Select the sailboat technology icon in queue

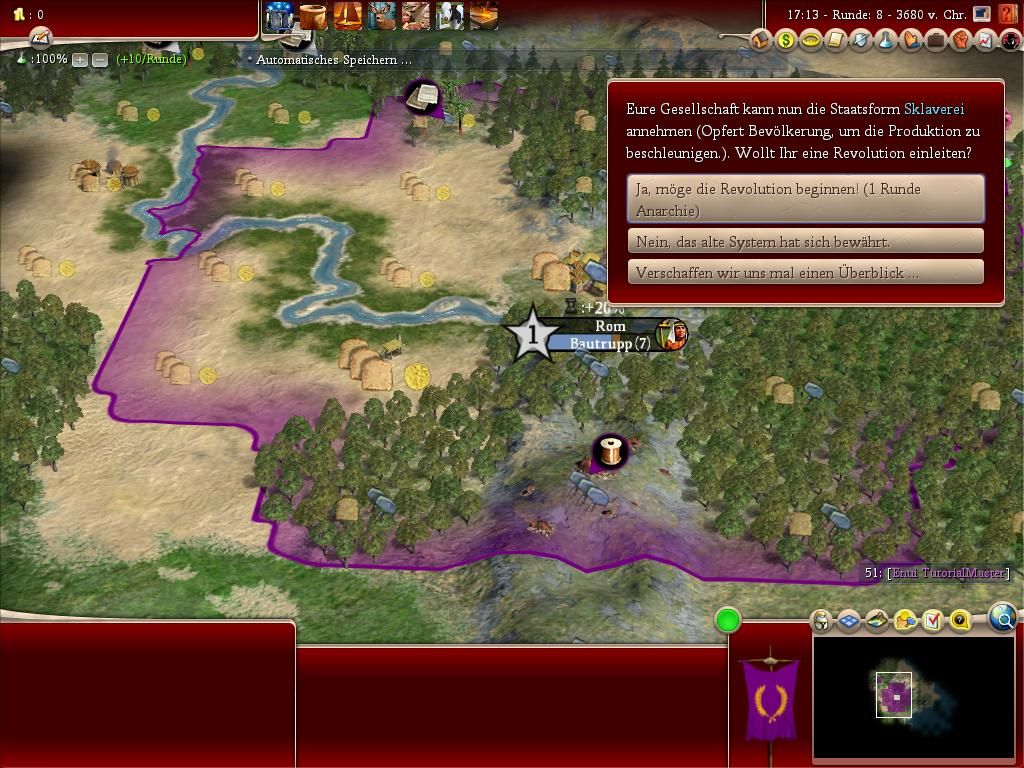tap(348, 16)
